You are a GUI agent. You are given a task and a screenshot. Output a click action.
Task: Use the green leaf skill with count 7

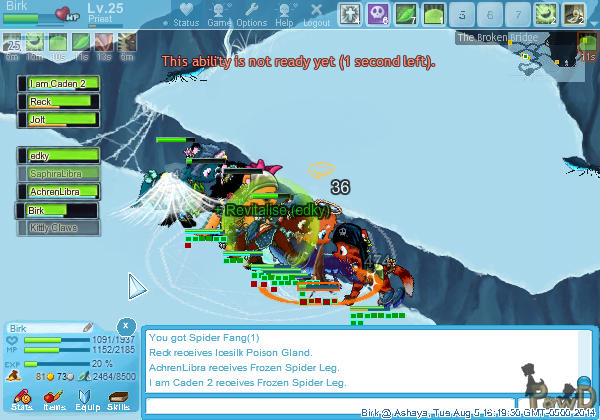tap(406, 14)
